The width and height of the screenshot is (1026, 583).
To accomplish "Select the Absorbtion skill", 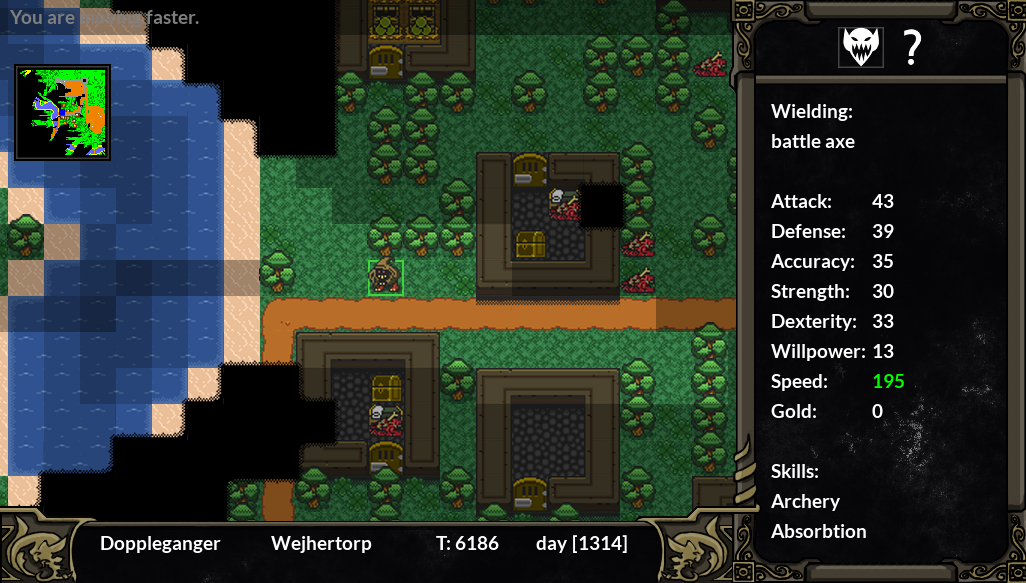I will tap(818, 531).
